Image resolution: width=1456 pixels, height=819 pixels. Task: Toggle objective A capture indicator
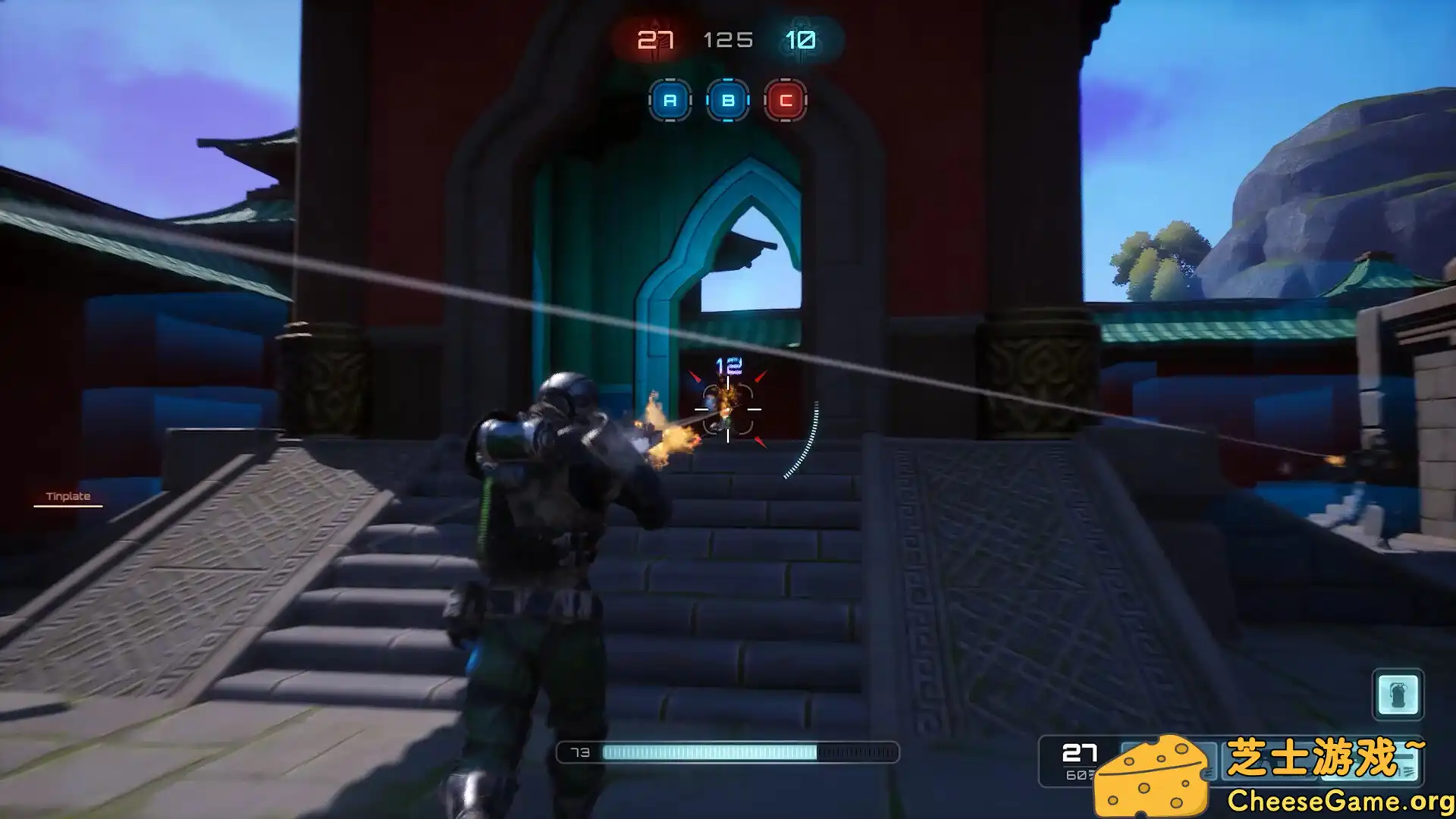pyautogui.click(x=669, y=99)
